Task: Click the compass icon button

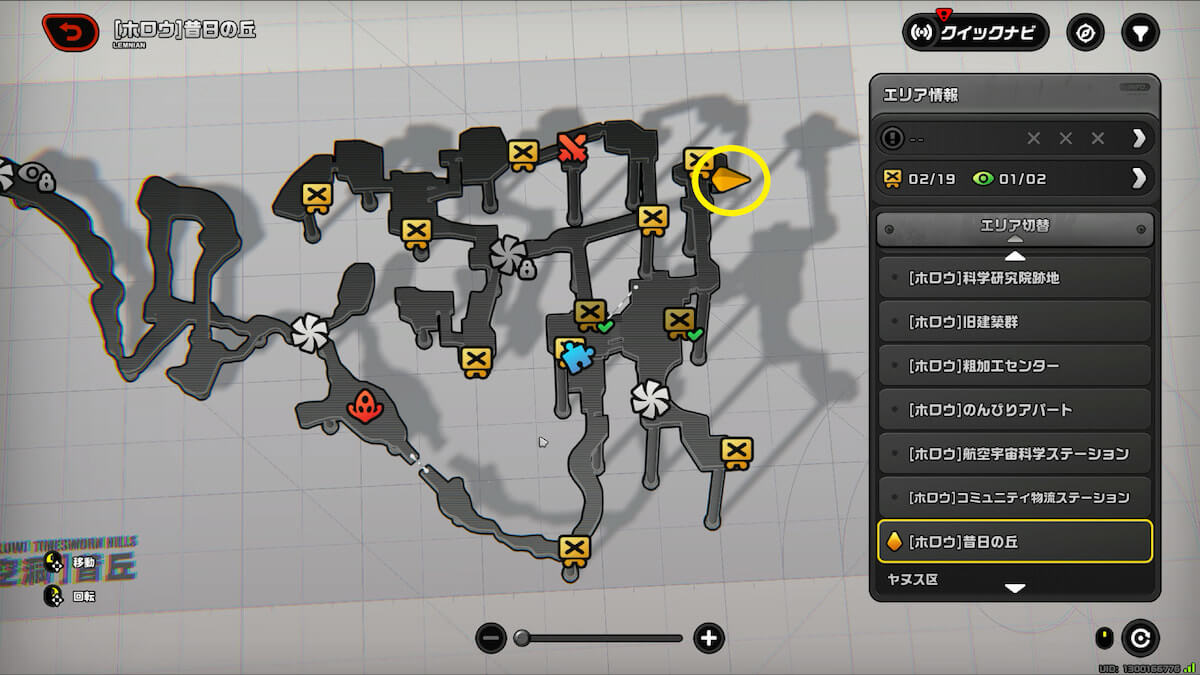Action: [x=1084, y=32]
